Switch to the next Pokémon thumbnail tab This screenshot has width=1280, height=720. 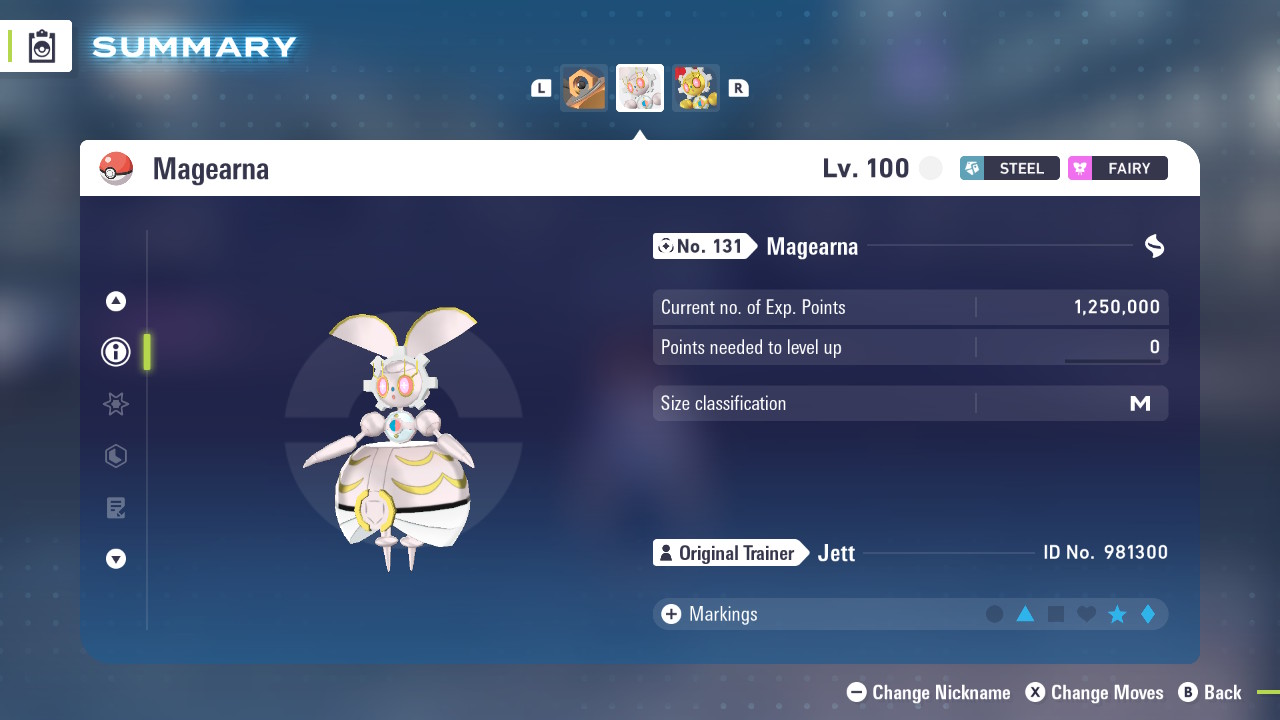[696, 88]
